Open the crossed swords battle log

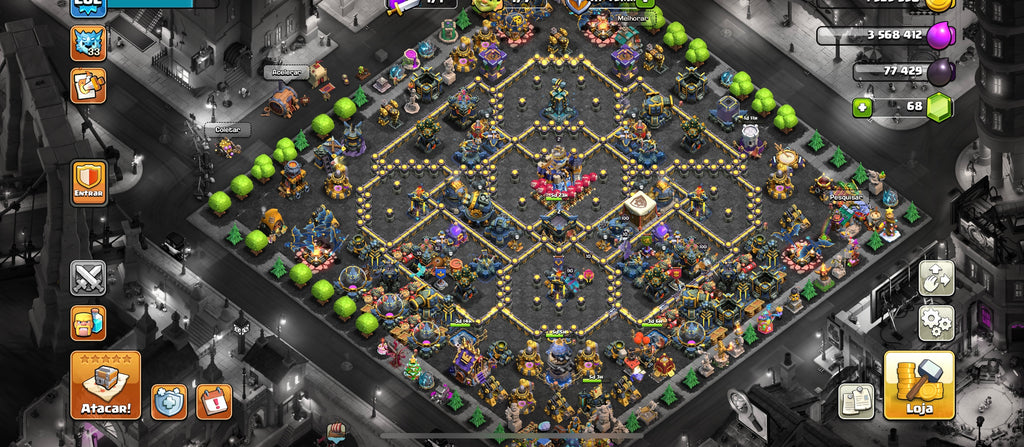tap(88, 277)
